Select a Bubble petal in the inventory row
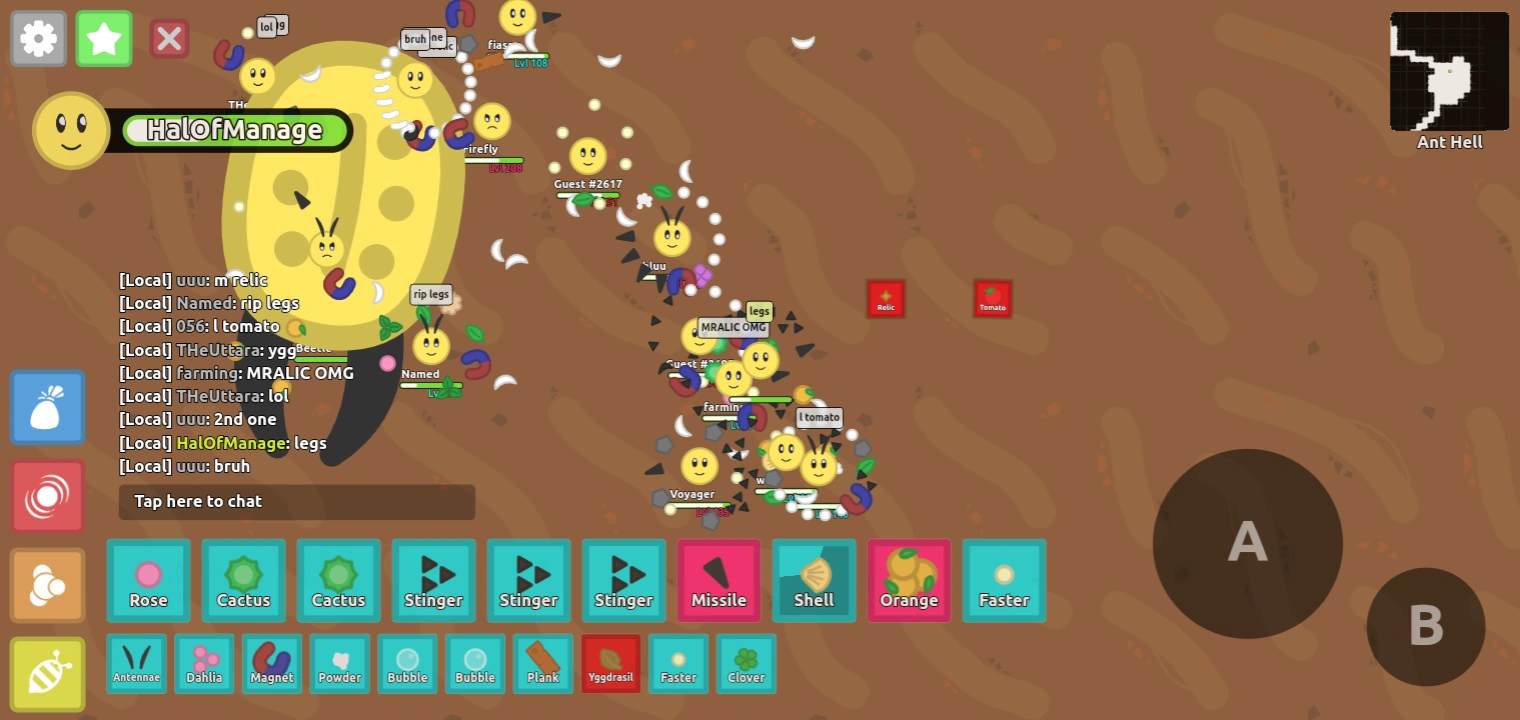Viewport: 1520px width, 720px height. 407,663
